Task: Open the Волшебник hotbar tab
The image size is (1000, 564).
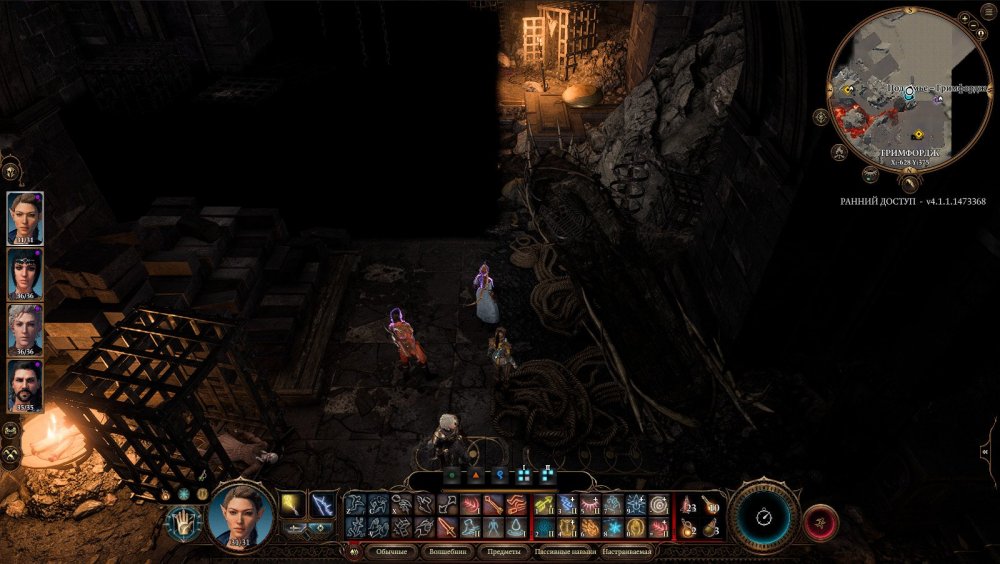Action: pos(447,551)
